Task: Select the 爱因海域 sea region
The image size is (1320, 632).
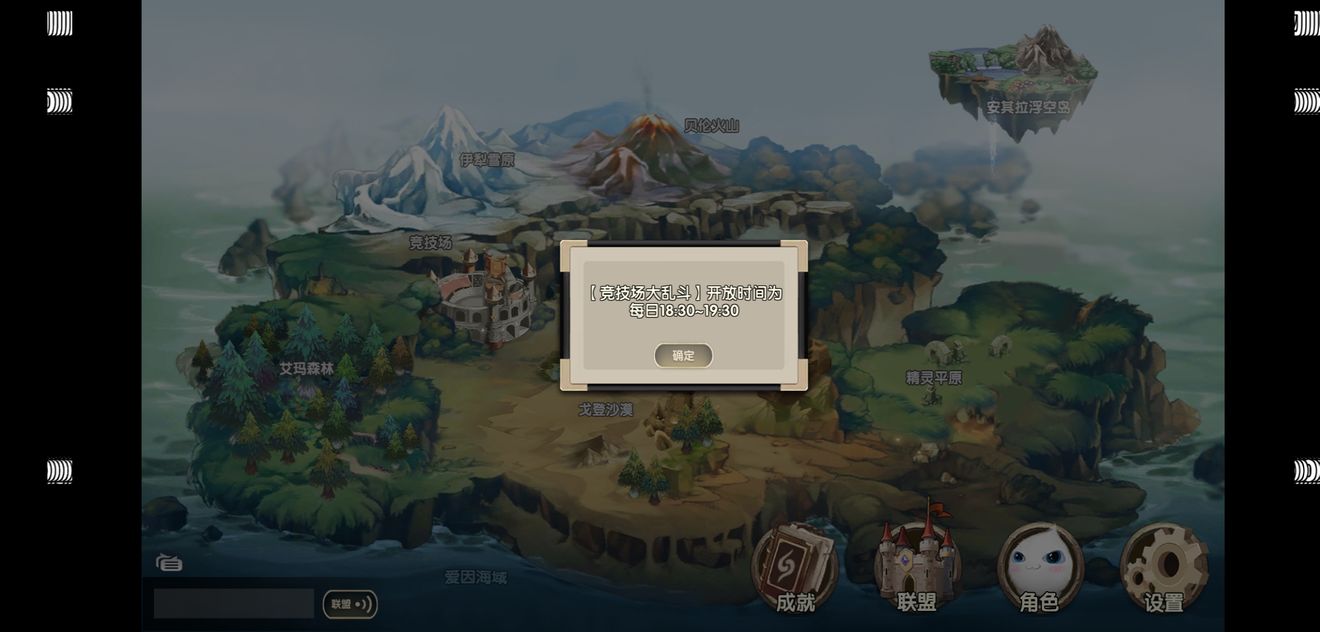Action: pyautogui.click(x=476, y=577)
